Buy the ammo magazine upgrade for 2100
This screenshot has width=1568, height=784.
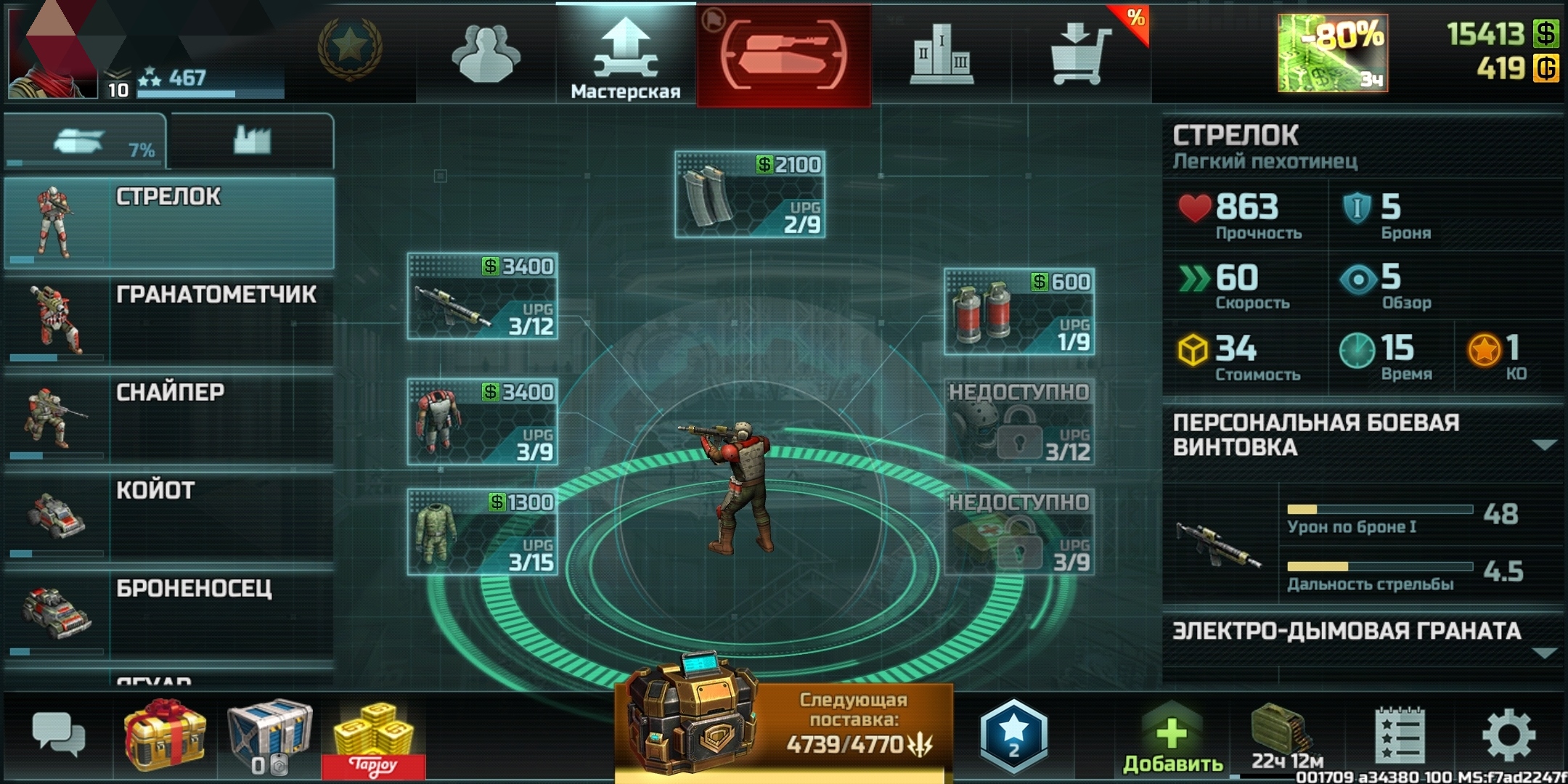[x=750, y=195]
